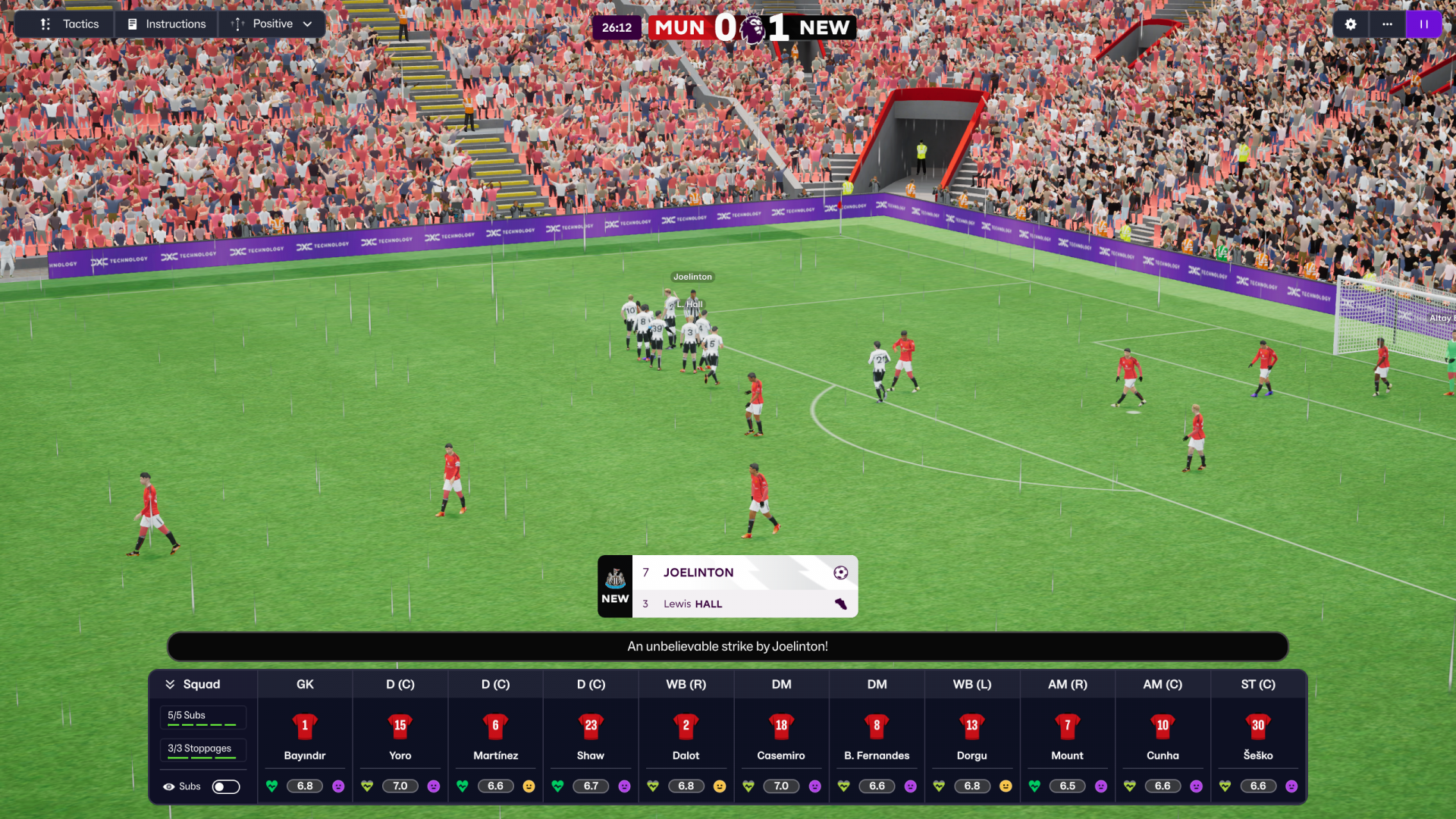
Task: Choose Cunha's player card
Action: (x=1163, y=736)
